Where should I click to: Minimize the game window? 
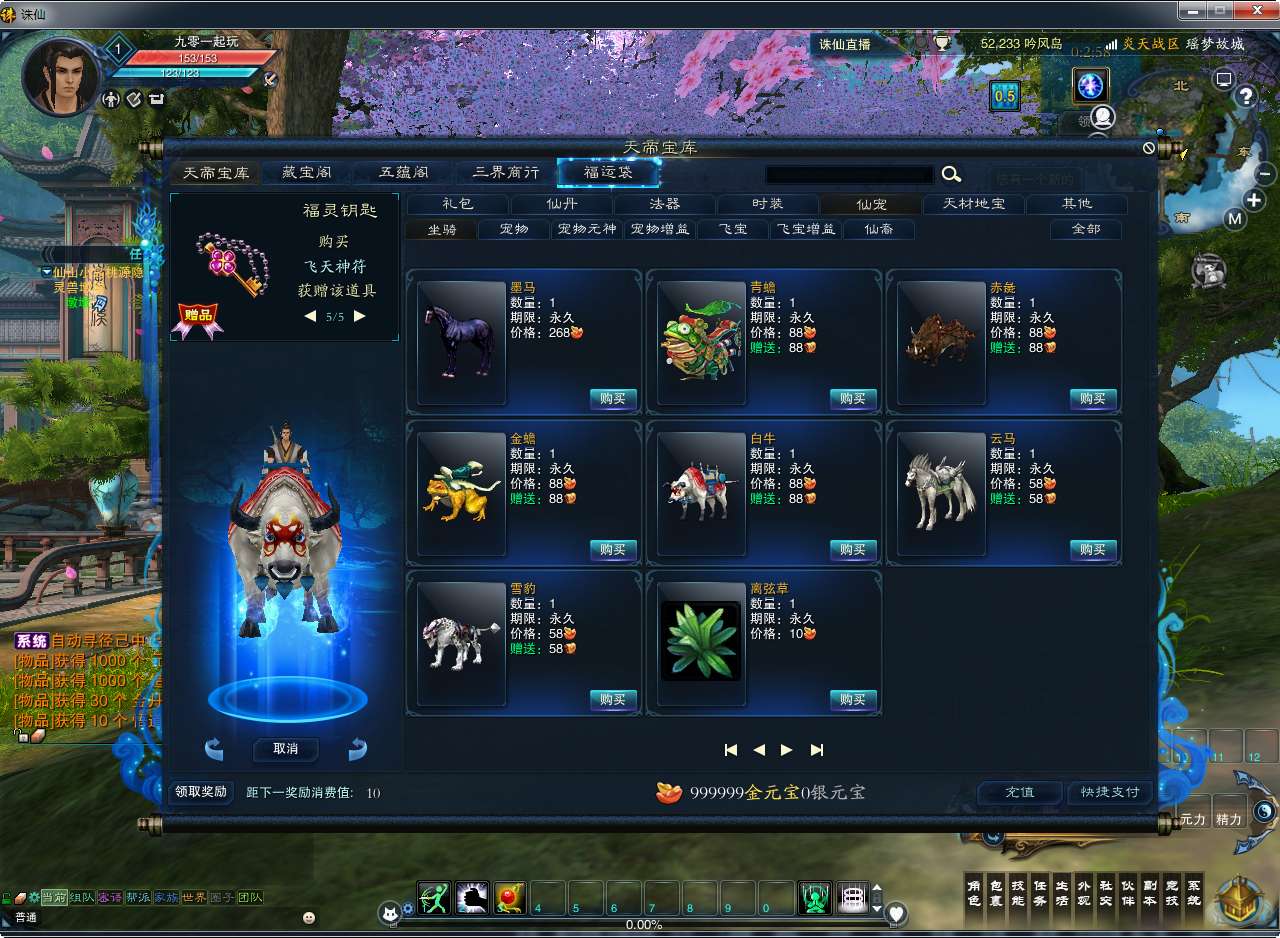pyautogui.click(x=1190, y=11)
